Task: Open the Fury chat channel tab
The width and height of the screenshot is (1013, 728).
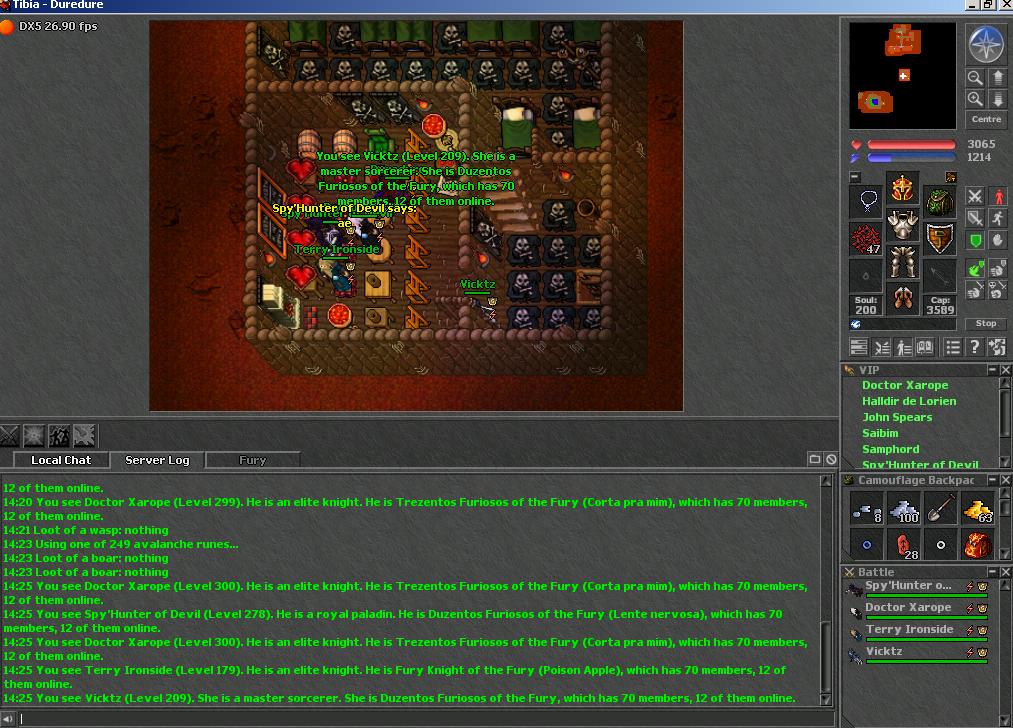Action: 253,460
